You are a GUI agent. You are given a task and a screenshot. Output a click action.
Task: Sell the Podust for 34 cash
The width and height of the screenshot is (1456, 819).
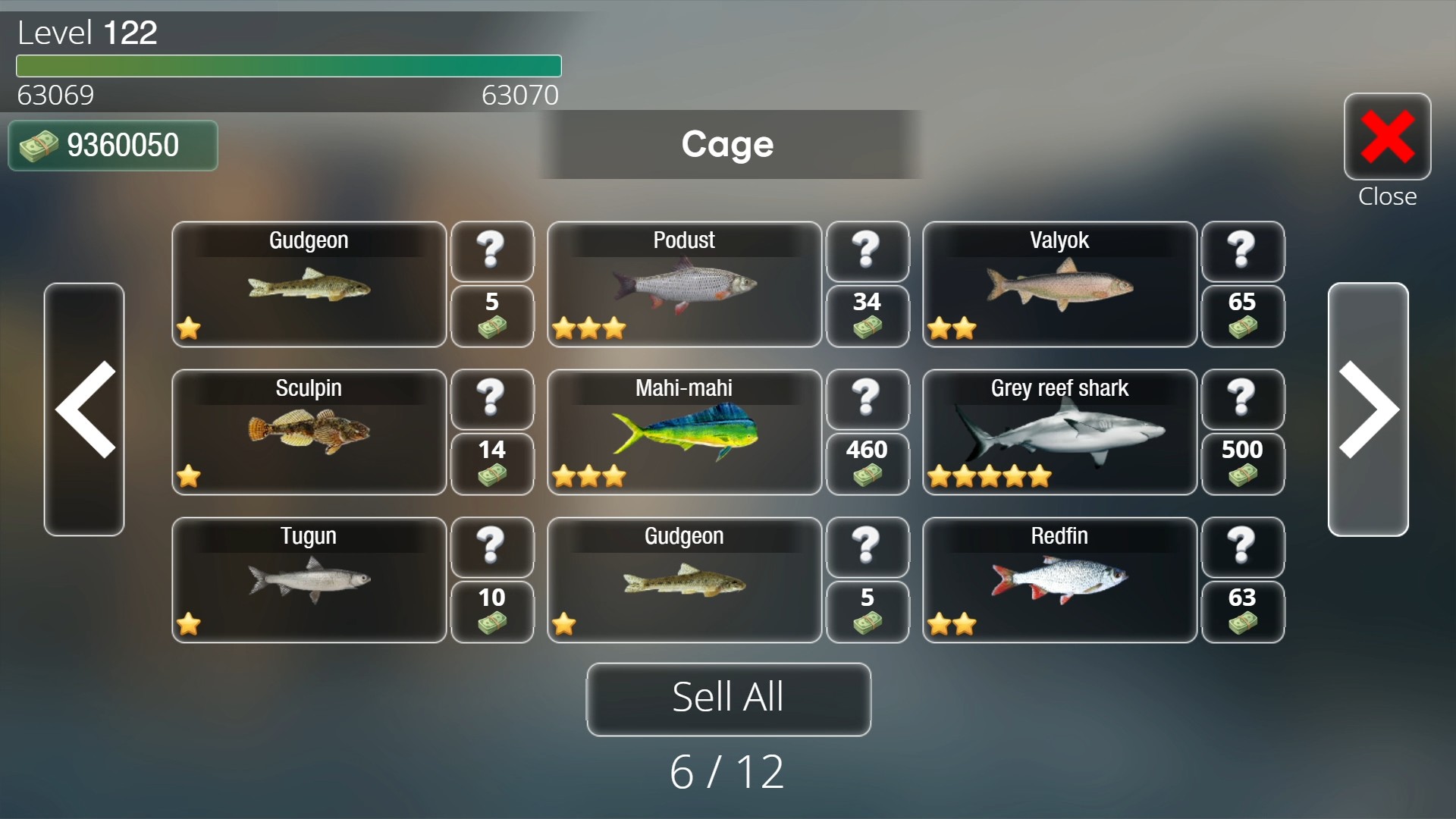[868, 316]
